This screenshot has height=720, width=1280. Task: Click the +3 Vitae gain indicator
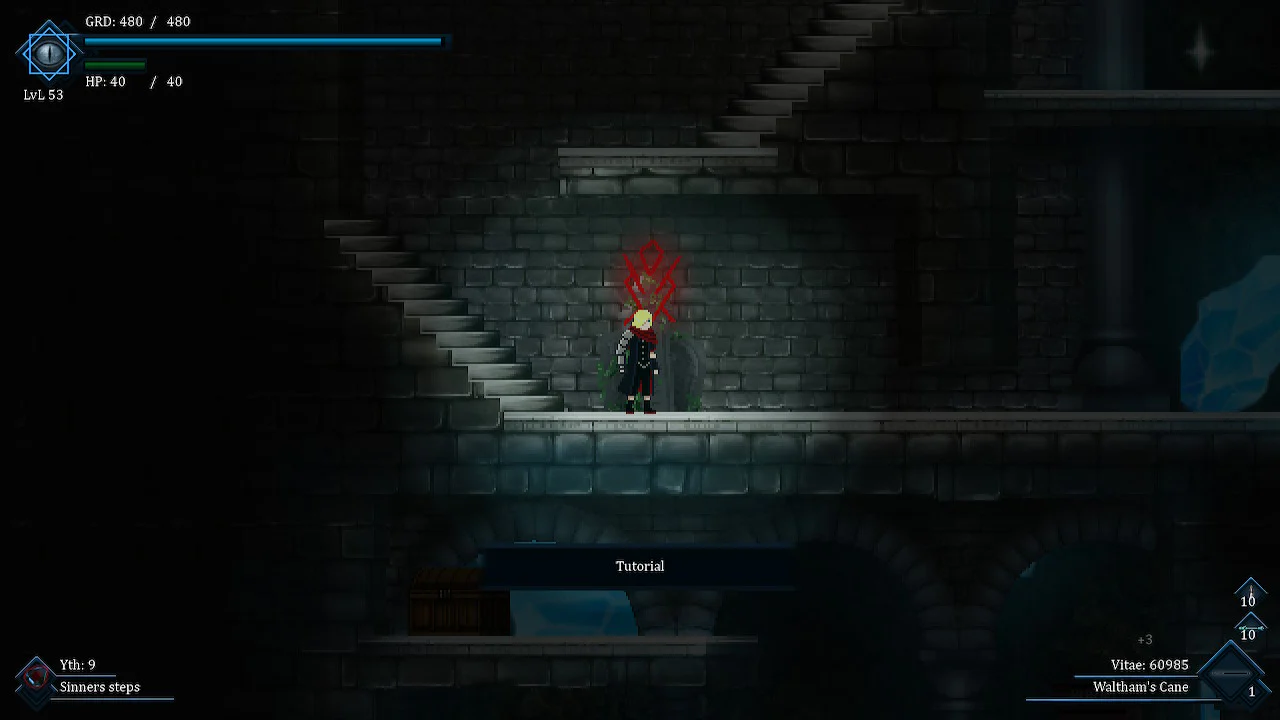1145,639
